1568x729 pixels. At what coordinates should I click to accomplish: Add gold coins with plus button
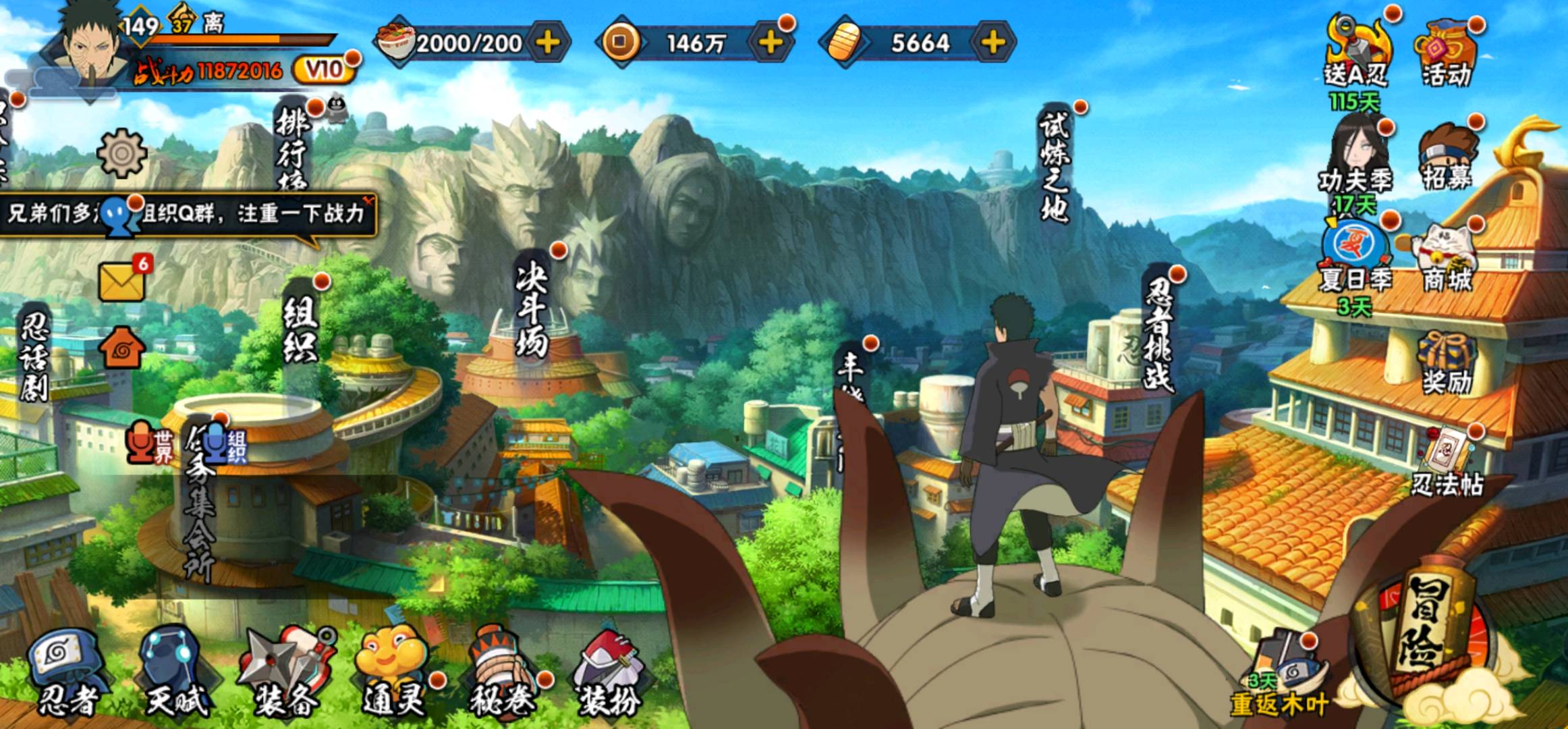click(771, 43)
